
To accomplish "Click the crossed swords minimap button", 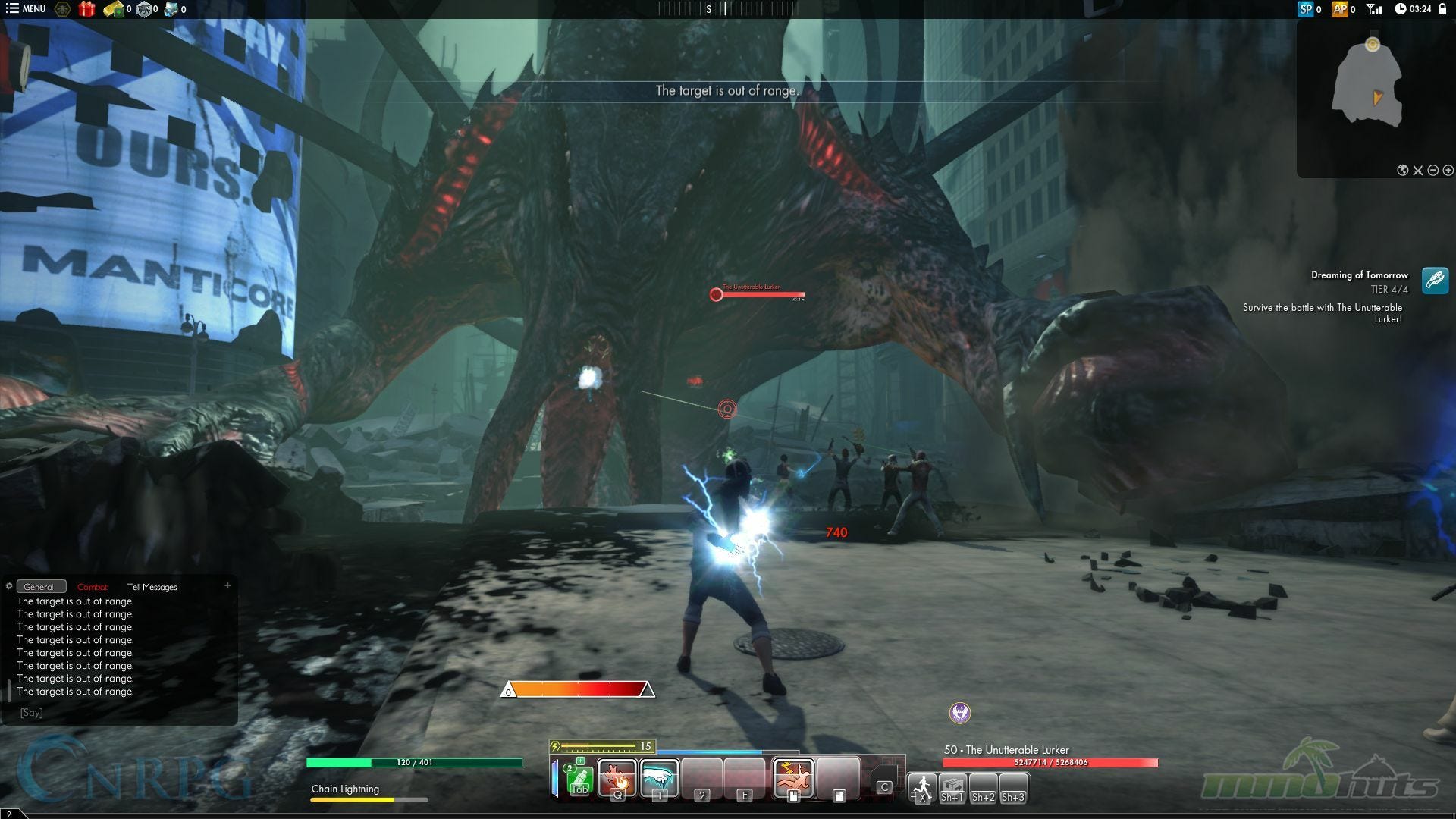I will point(1418,171).
